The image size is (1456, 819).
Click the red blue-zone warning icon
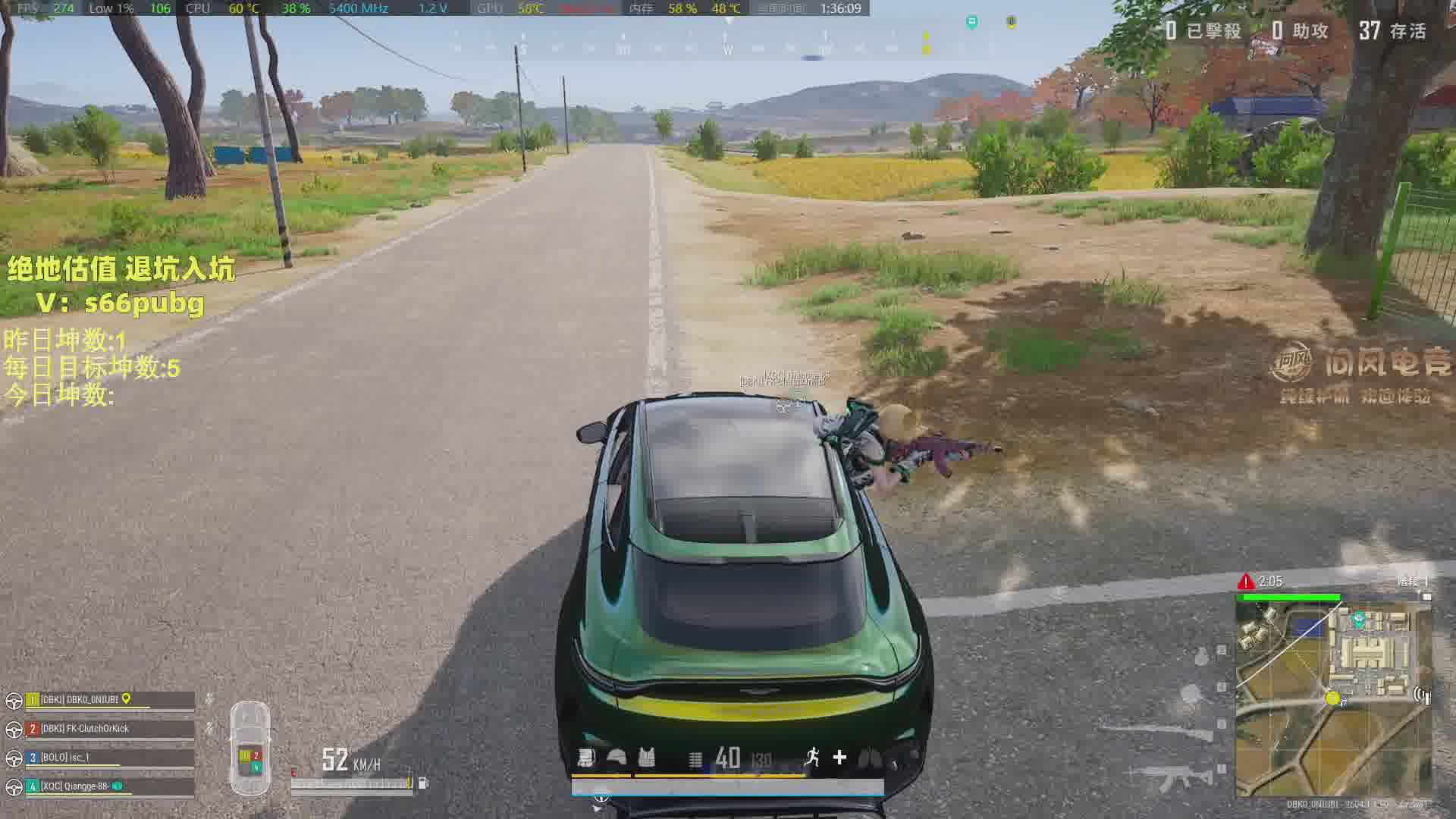(x=1245, y=582)
